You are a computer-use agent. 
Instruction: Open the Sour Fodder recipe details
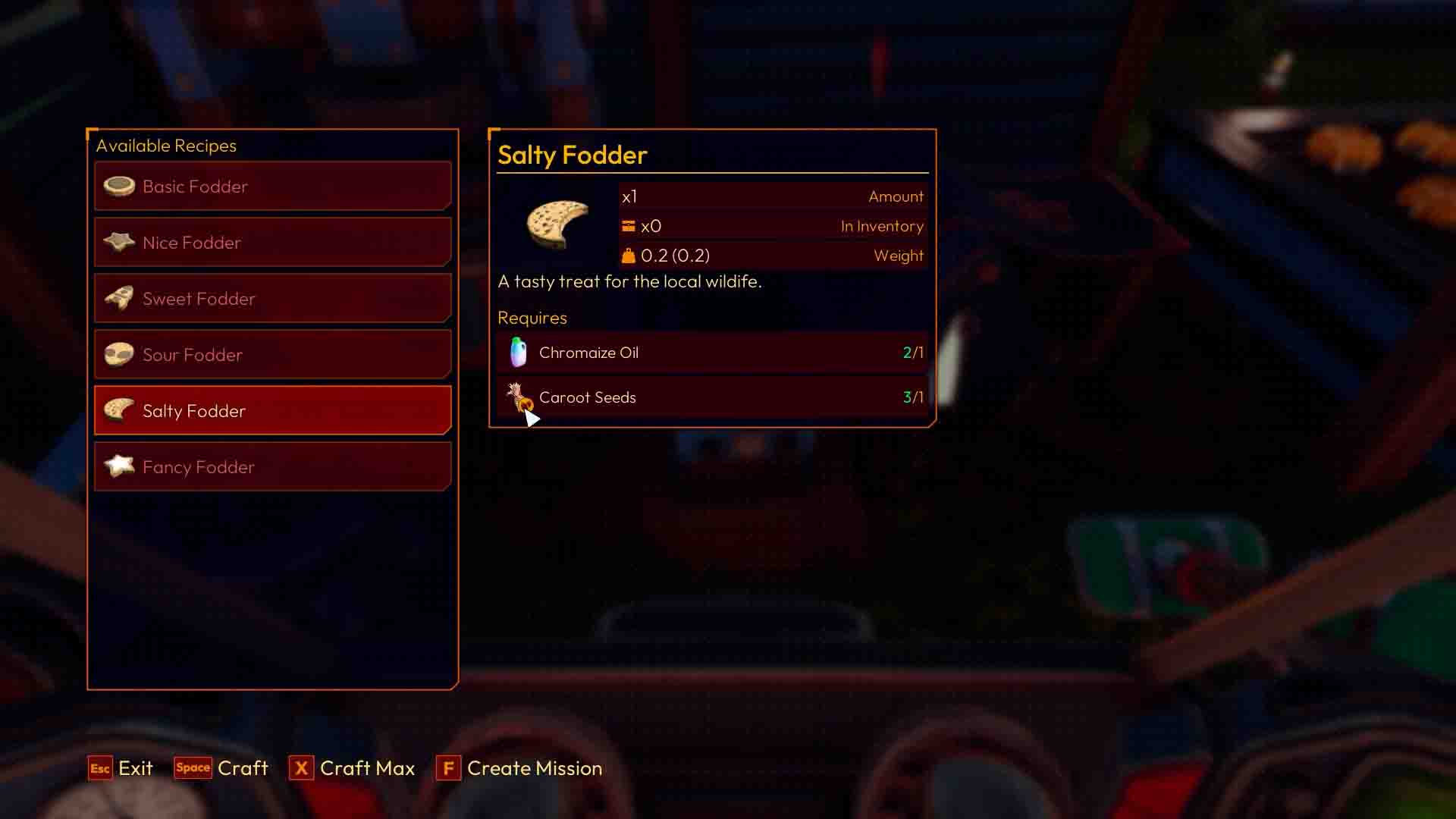click(x=273, y=354)
